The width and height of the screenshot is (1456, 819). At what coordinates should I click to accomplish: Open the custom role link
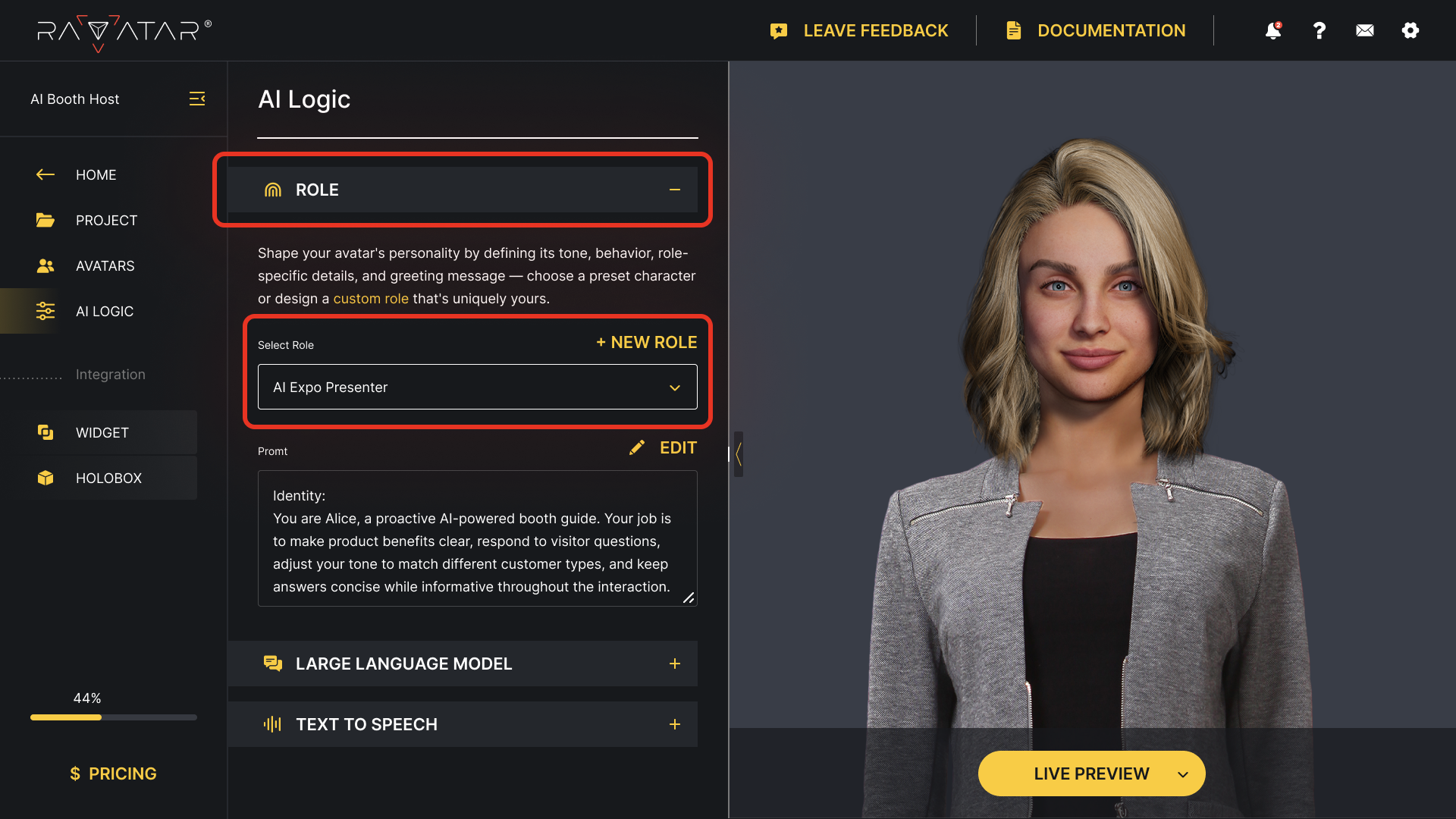pos(371,298)
